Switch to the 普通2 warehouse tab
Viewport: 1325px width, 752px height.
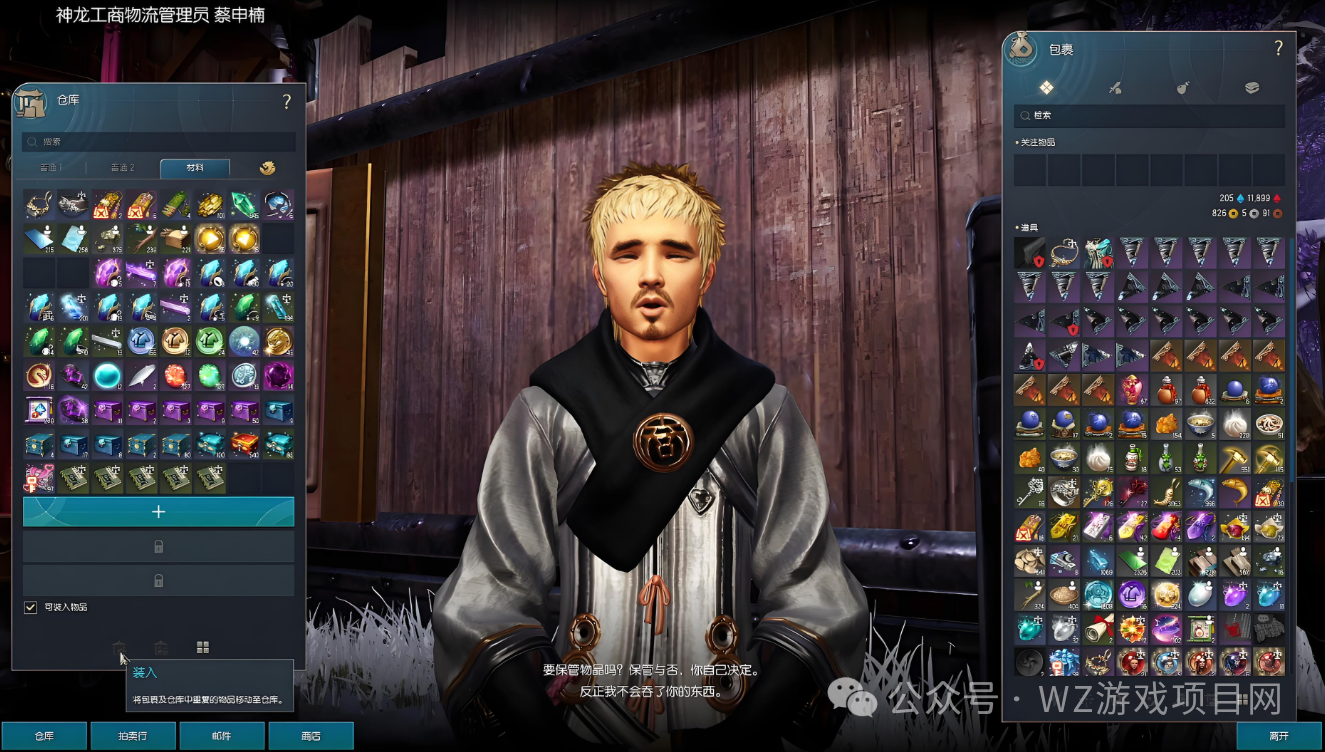click(122, 168)
